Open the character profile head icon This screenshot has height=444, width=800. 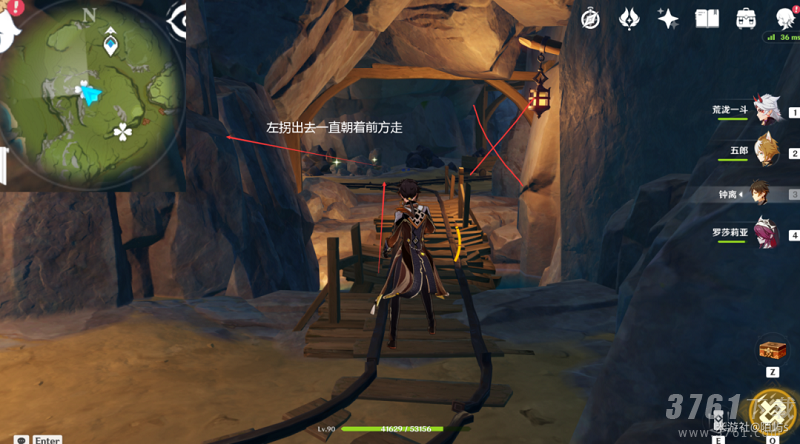(x=784, y=18)
